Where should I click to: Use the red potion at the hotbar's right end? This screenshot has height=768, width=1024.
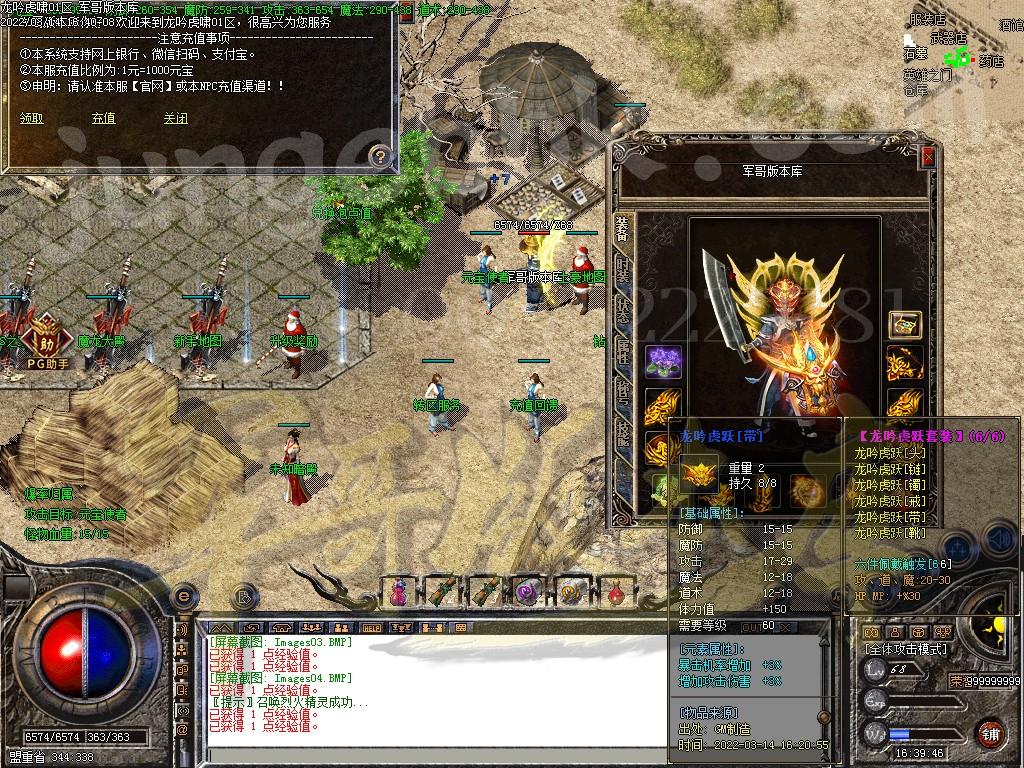pyautogui.click(x=617, y=591)
